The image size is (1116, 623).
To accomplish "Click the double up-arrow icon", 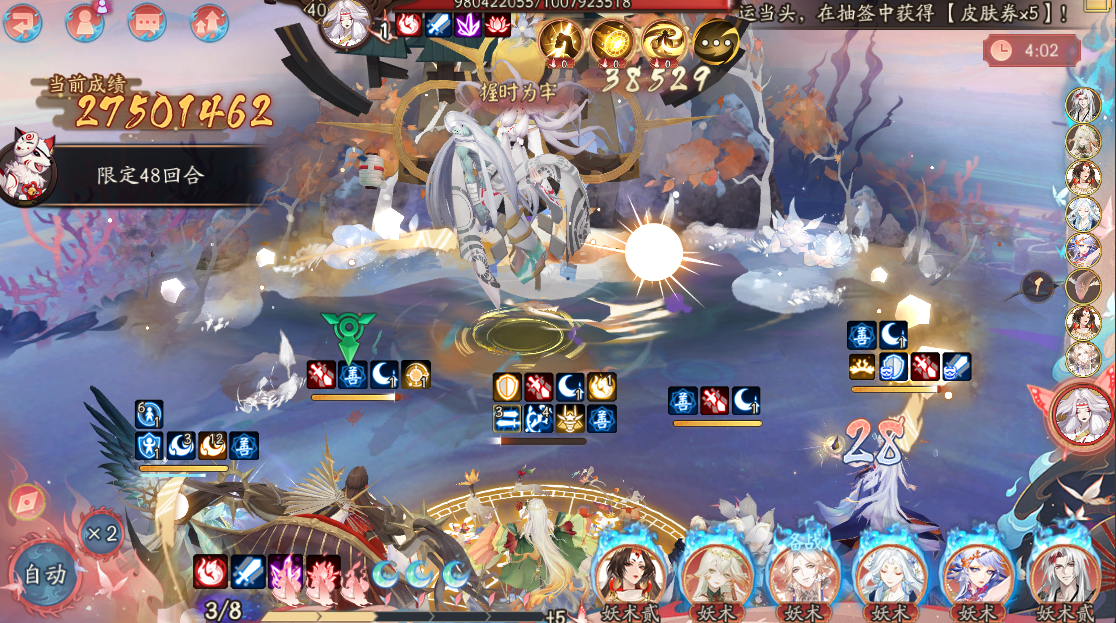I will pos(209,22).
